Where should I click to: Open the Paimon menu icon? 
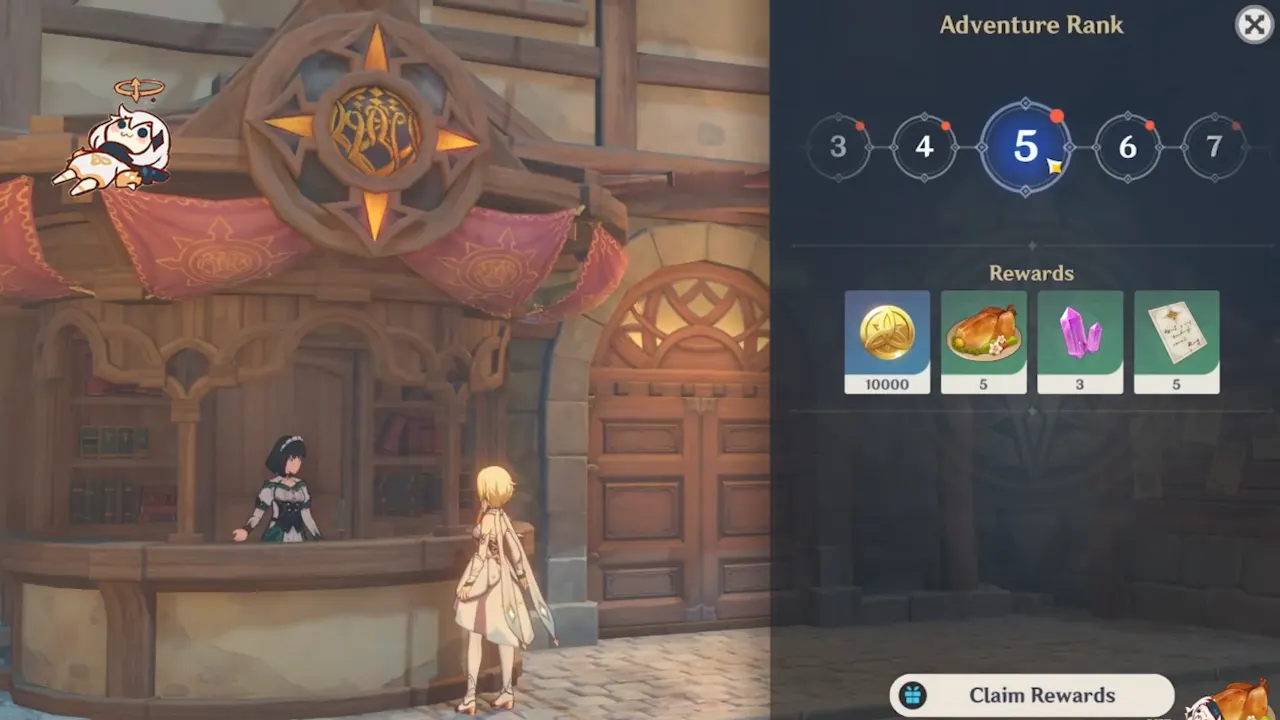[112, 143]
